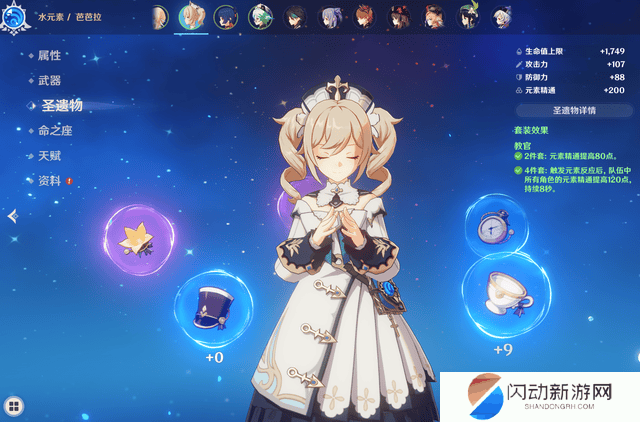Go to the 天赋 talents section
Viewport: 640px width, 422px height.
pyautogui.click(x=49, y=156)
